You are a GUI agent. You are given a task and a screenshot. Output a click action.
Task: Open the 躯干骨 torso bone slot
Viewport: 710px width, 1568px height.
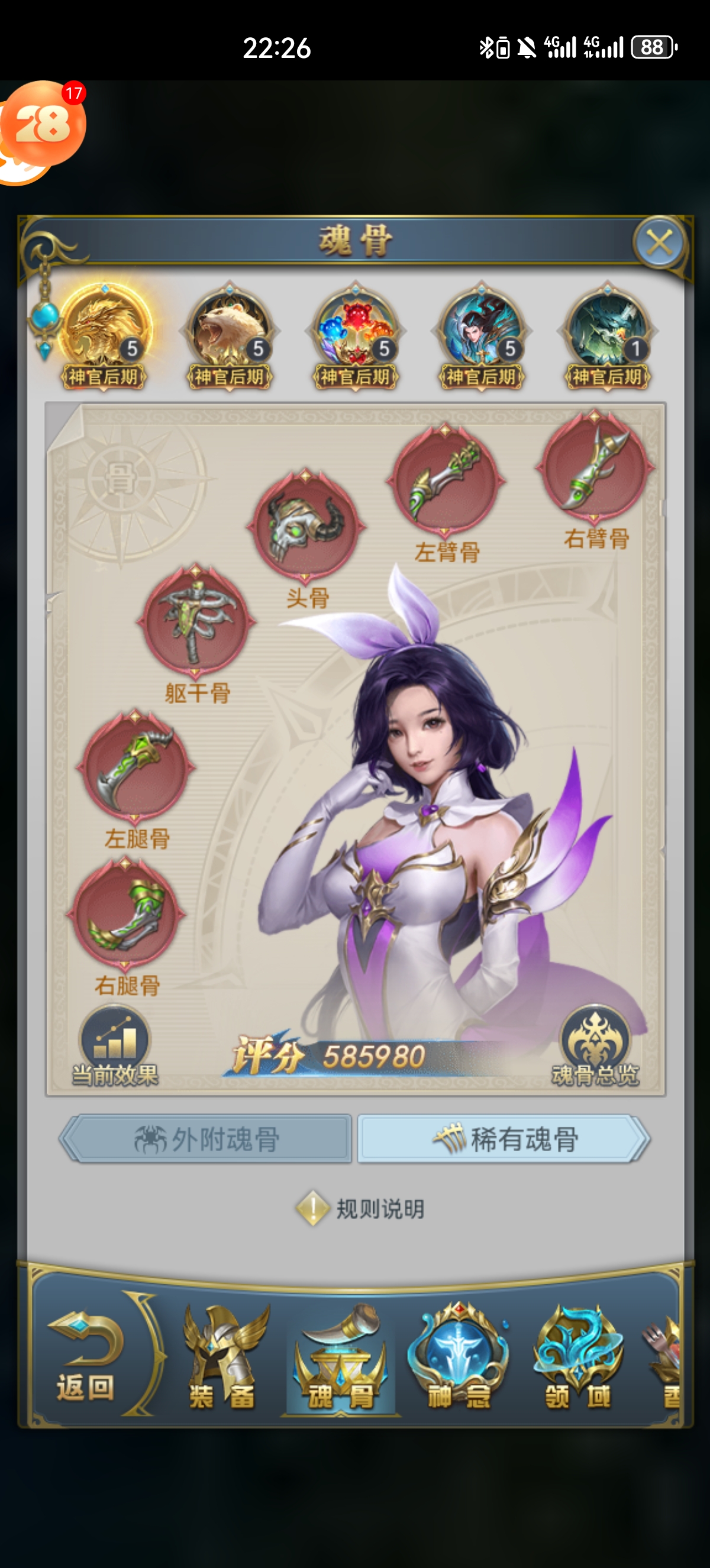pos(196,621)
